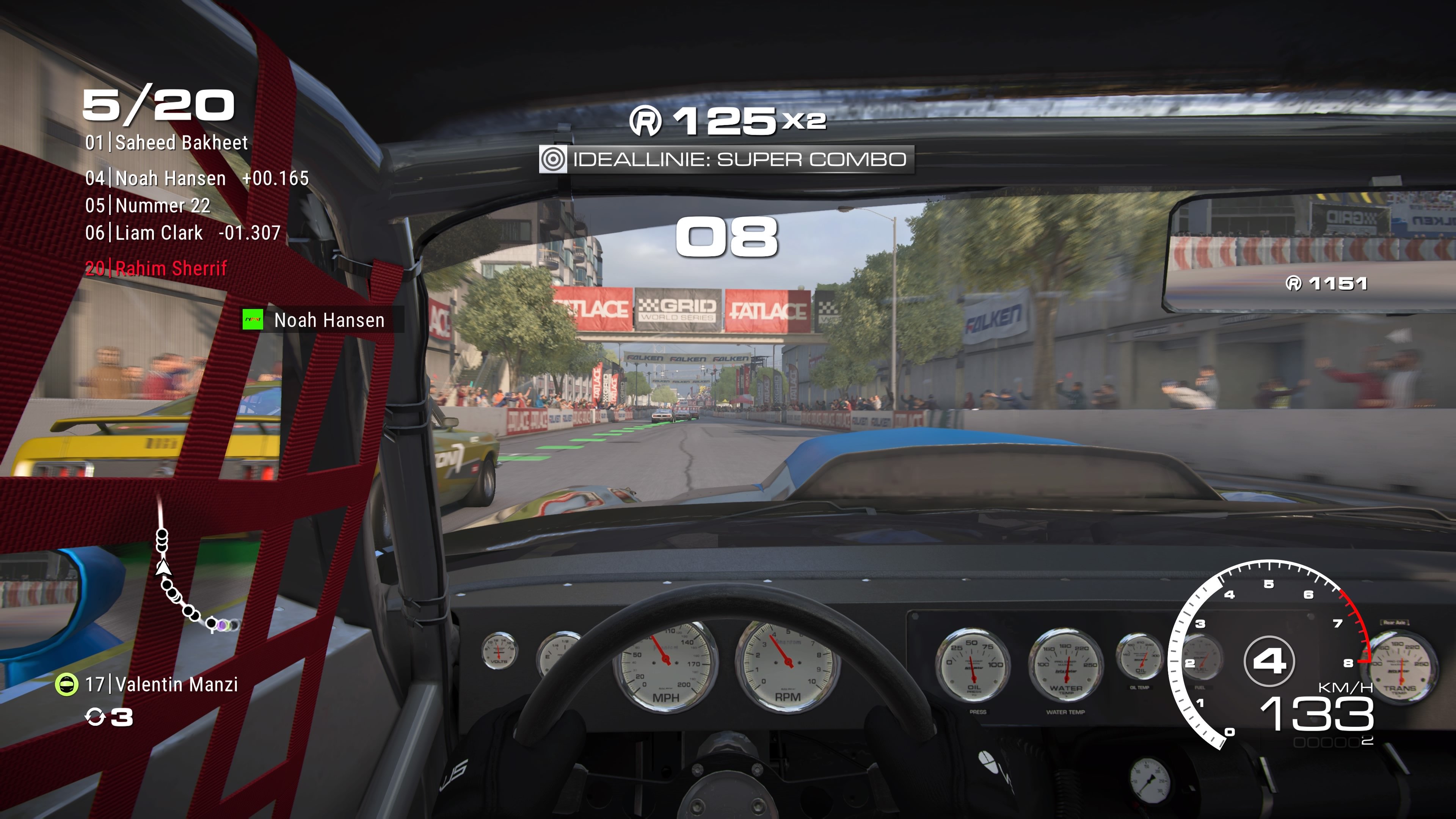Select the Noah Hansen driver name tag
This screenshot has width=1456, height=819.
323,320
